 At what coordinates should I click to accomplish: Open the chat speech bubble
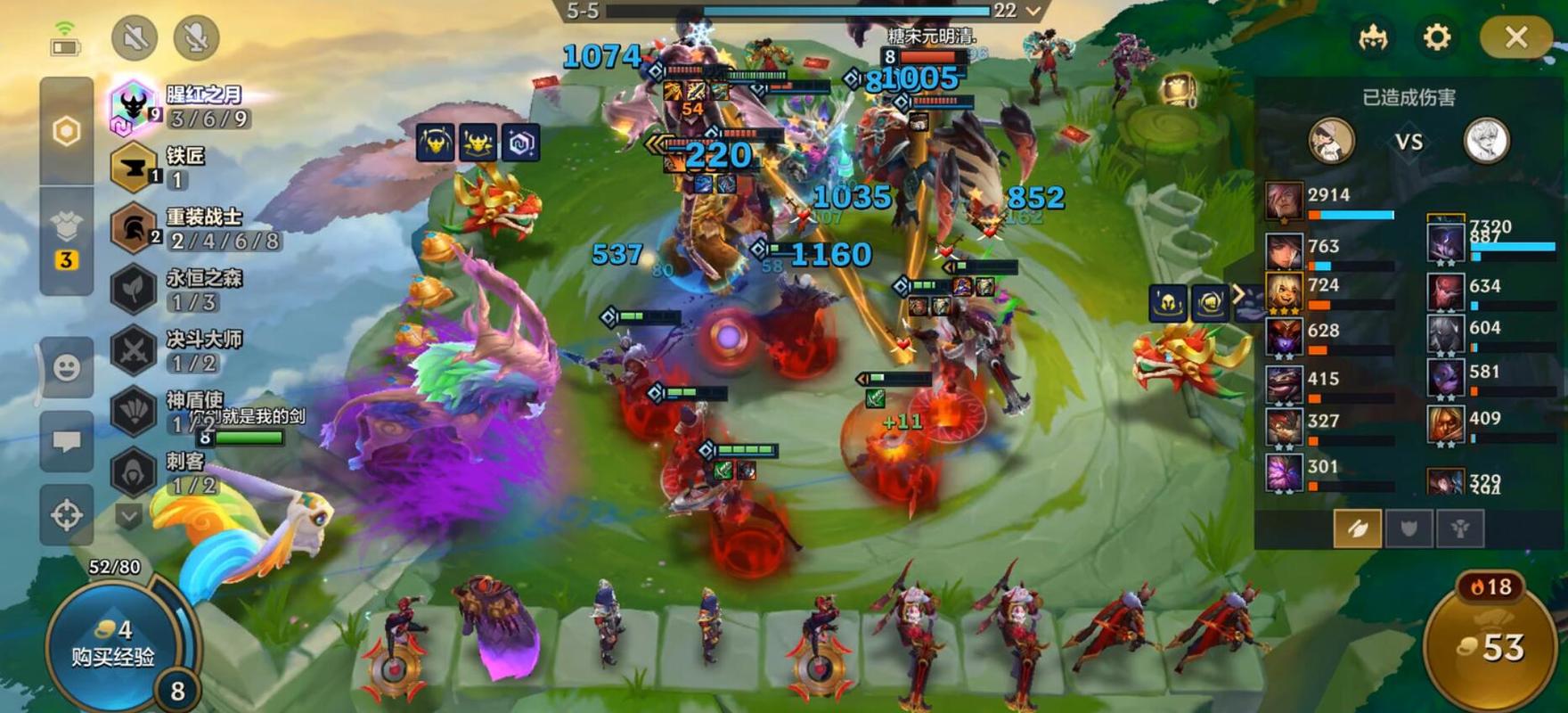tap(67, 441)
